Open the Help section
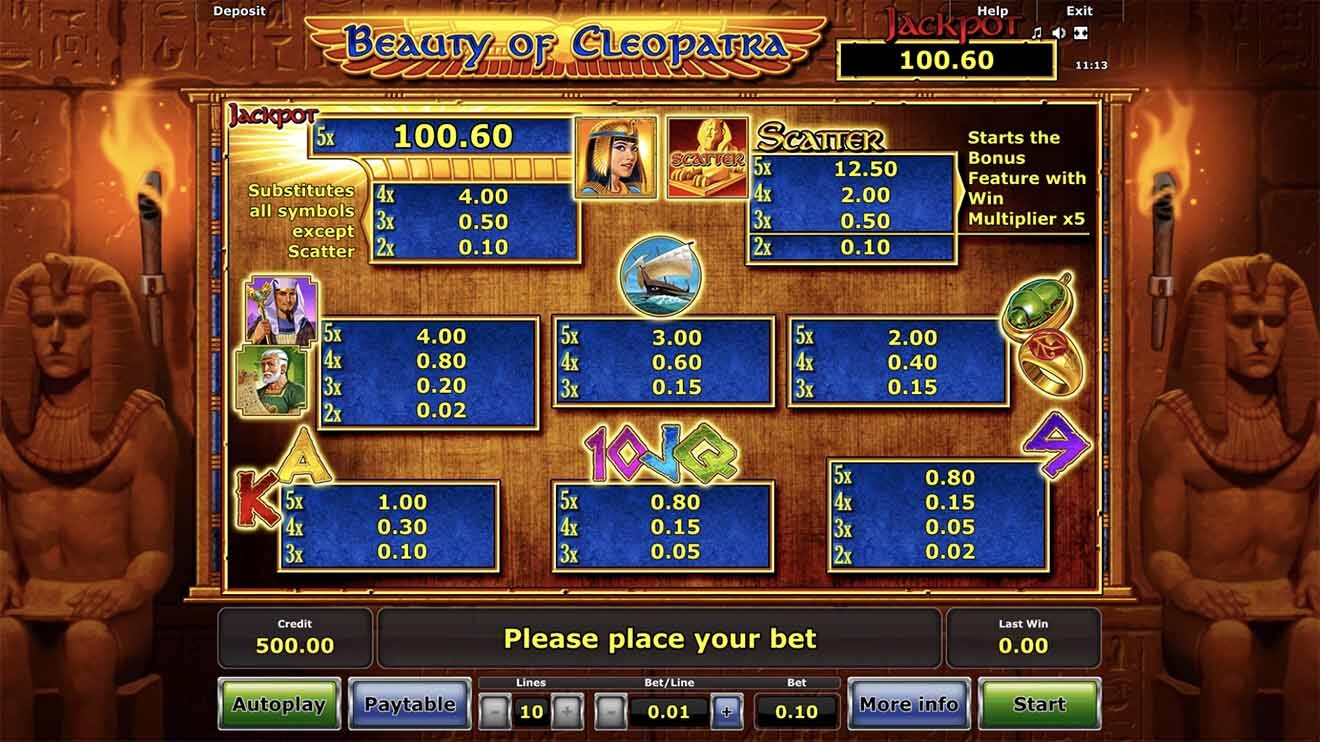The image size is (1320, 742). tap(992, 11)
